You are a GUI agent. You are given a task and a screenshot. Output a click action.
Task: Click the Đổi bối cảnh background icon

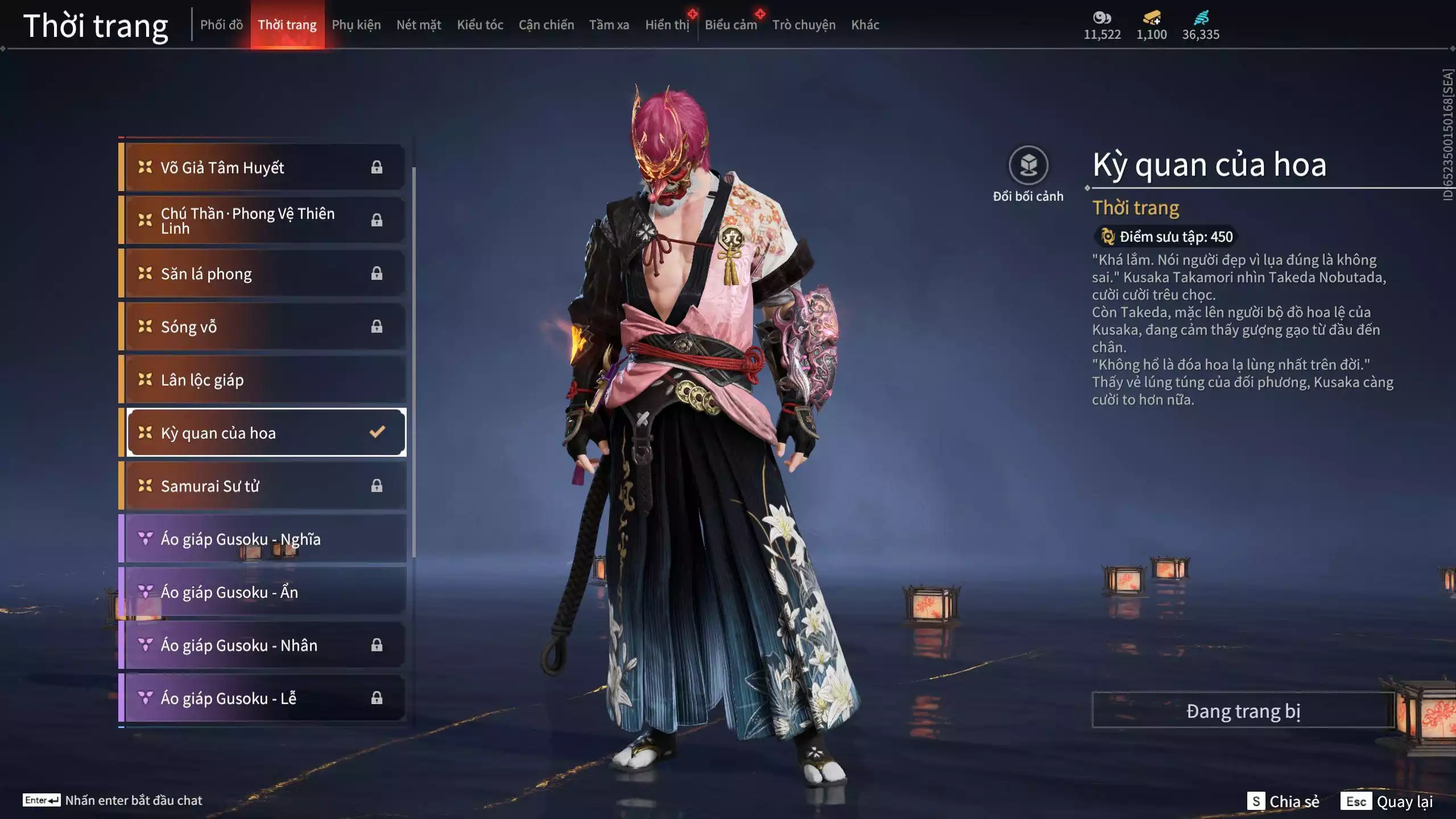[1028, 166]
